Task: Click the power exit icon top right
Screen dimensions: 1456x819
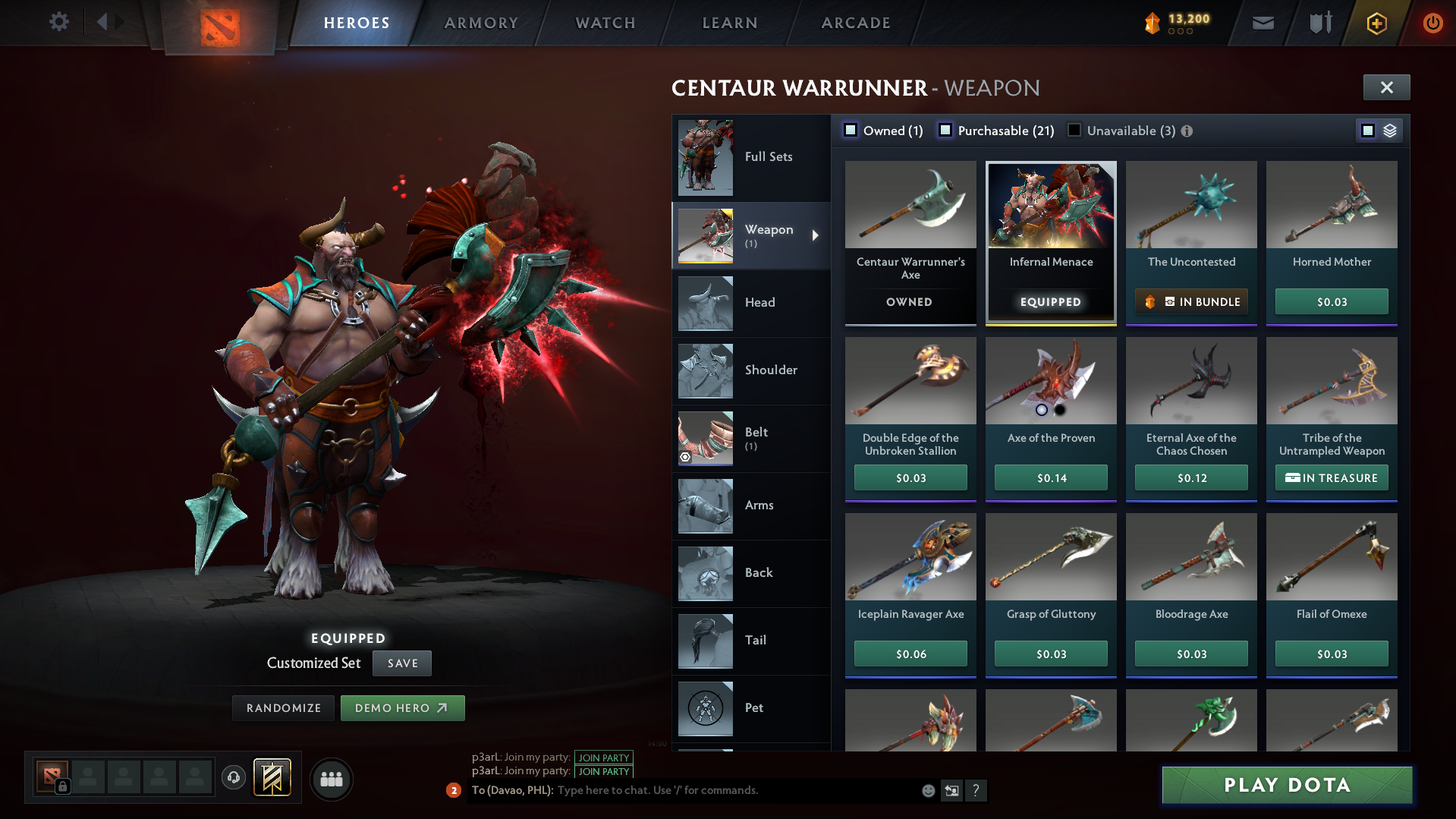Action: [x=1432, y=23]
